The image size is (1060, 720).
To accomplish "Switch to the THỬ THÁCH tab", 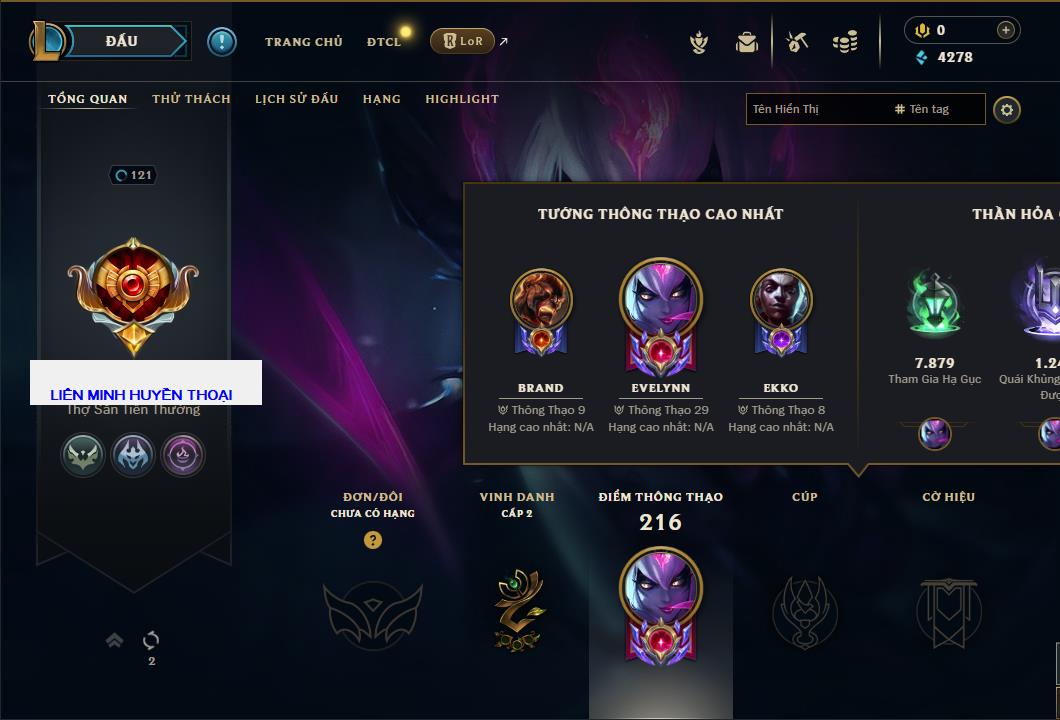I will click(x=191, y=99).
